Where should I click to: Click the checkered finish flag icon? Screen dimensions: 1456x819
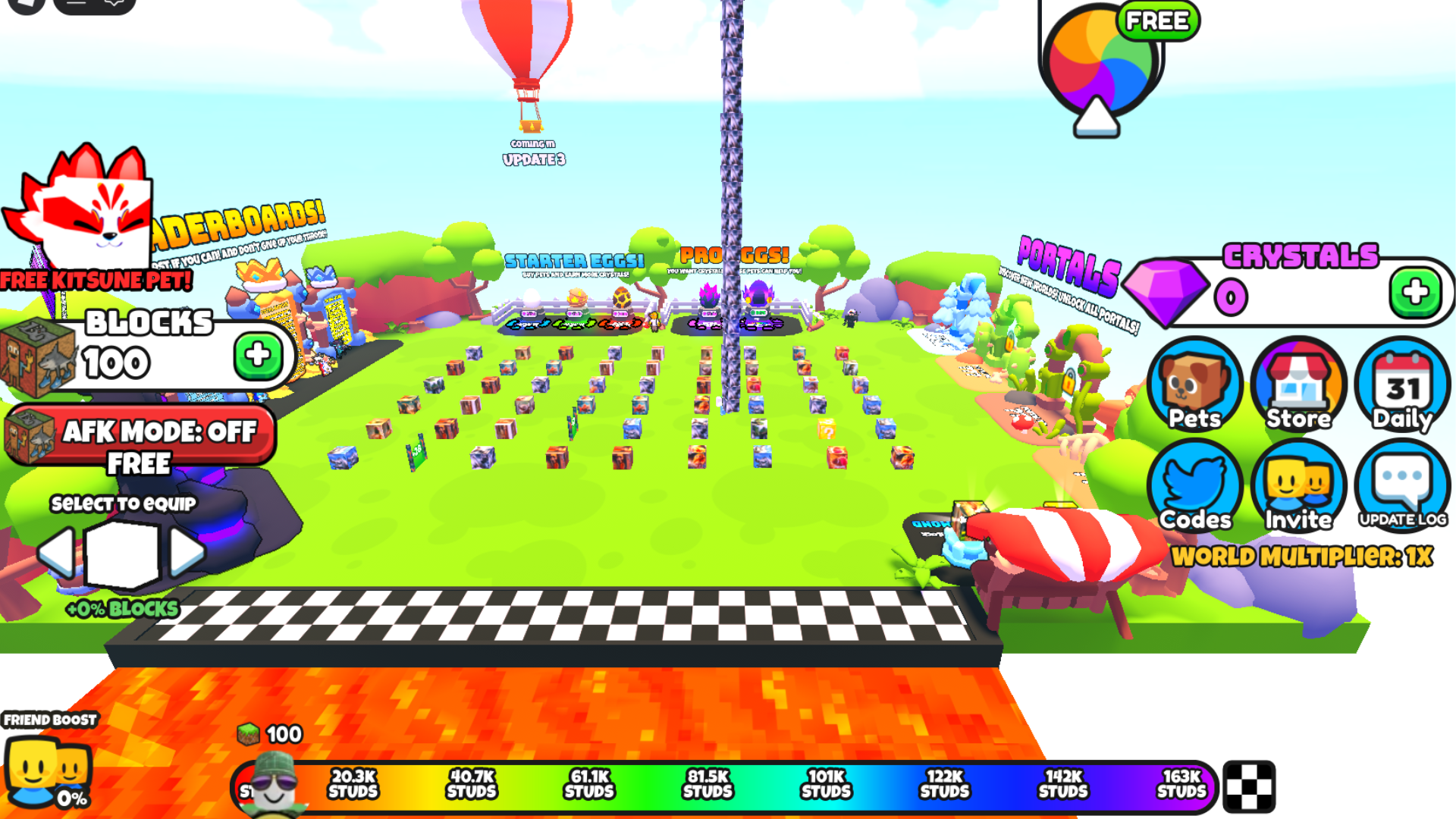click(1249, 786)
